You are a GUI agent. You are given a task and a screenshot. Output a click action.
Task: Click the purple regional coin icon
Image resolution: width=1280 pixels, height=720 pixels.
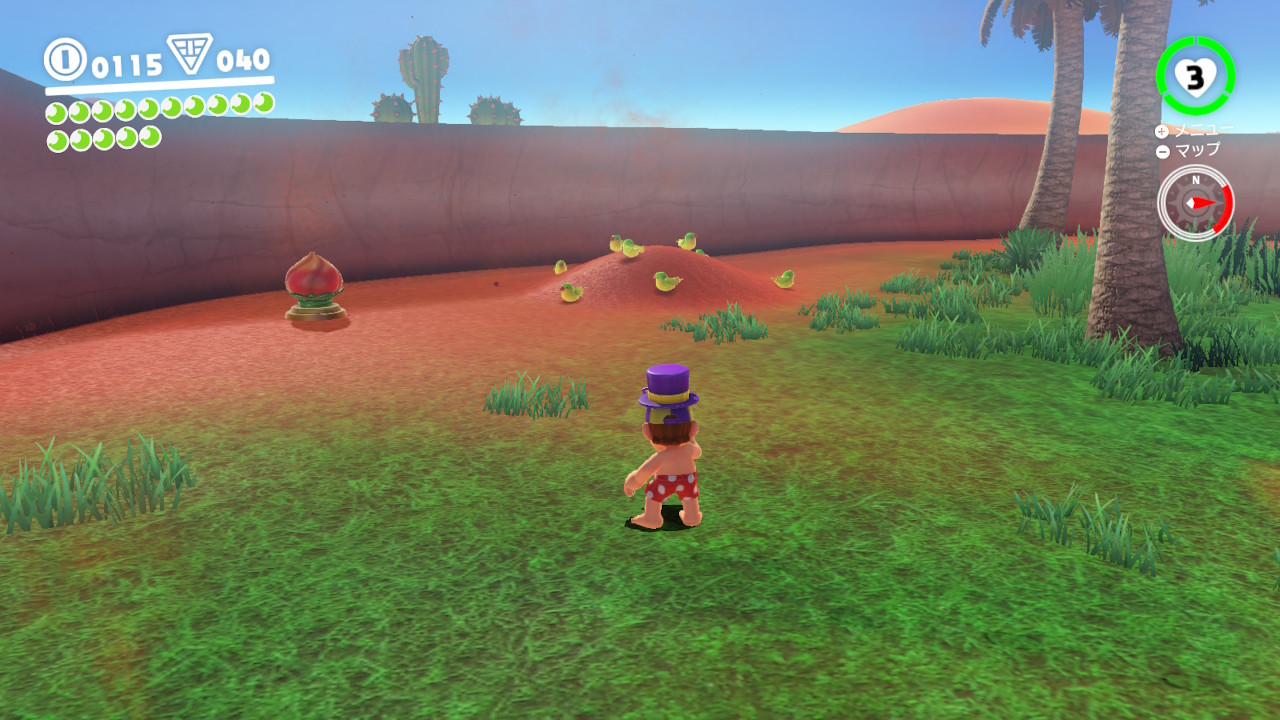tap(189, 54)
